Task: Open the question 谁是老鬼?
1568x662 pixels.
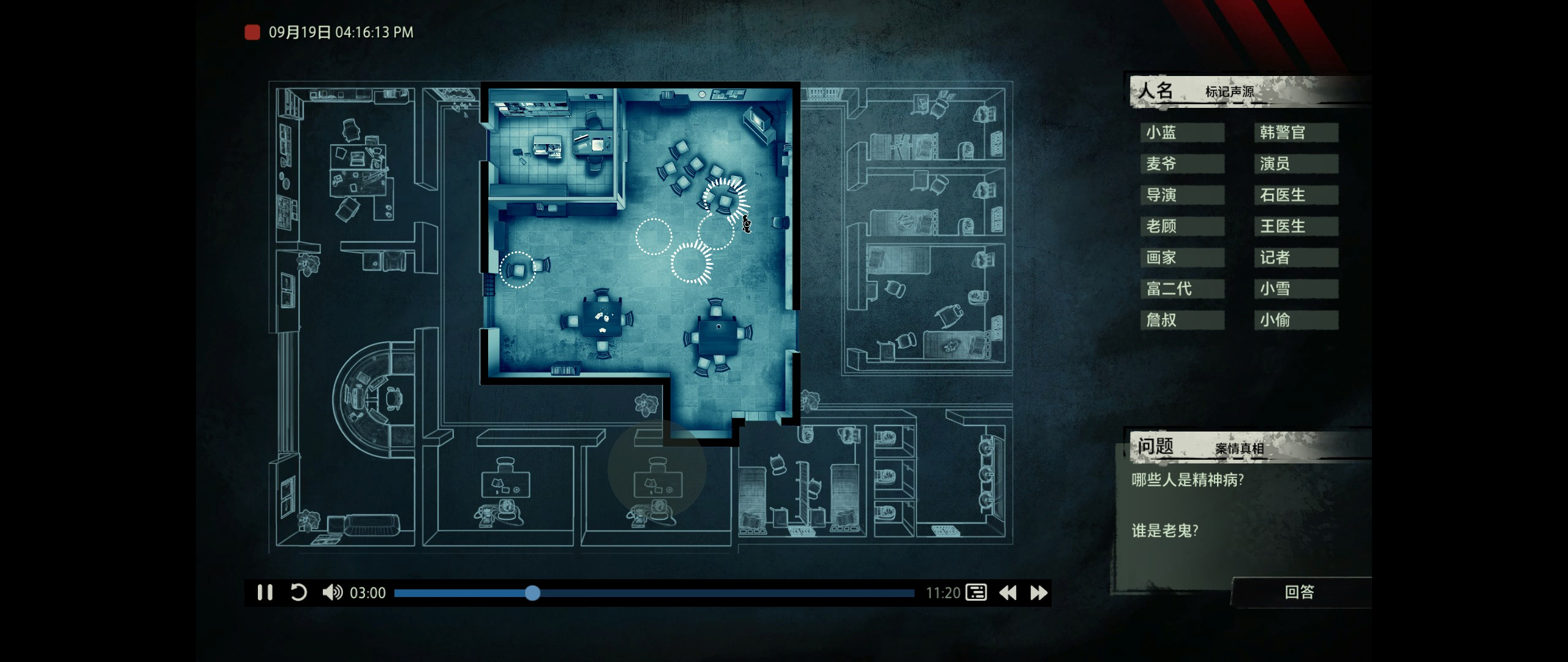Action: [x=1165, y=531]
